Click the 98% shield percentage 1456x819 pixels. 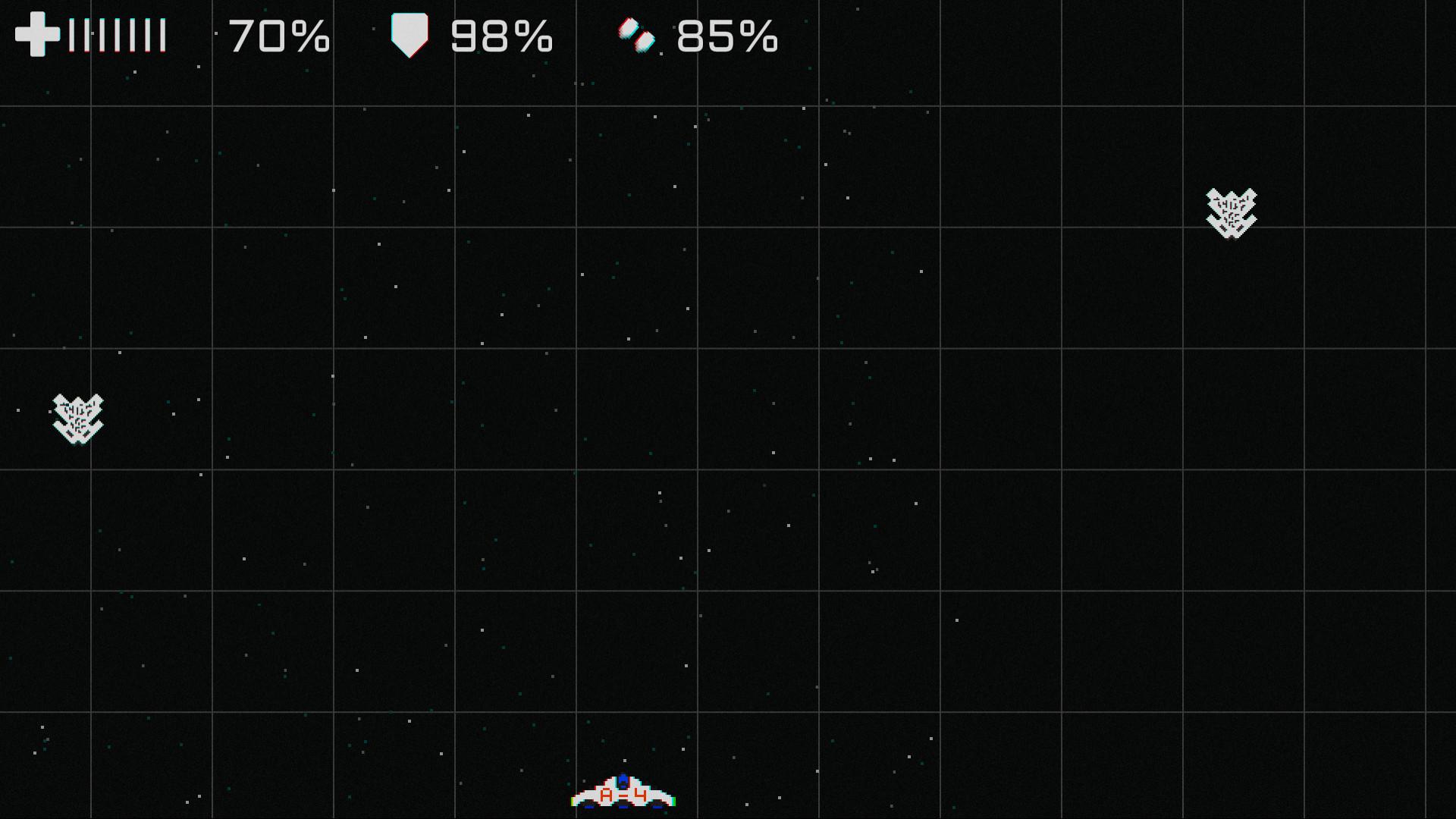(x=500, y=35)
